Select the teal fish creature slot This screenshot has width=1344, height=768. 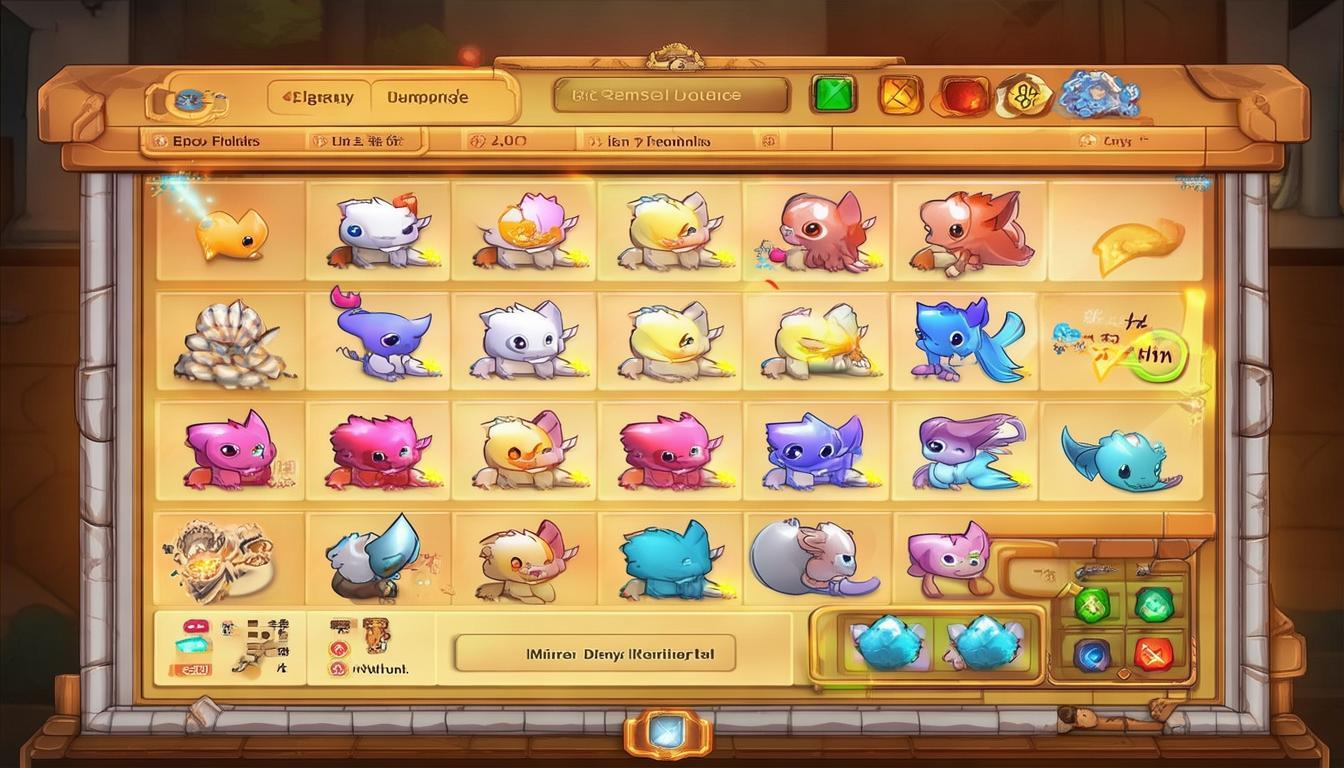point(1119,459)
